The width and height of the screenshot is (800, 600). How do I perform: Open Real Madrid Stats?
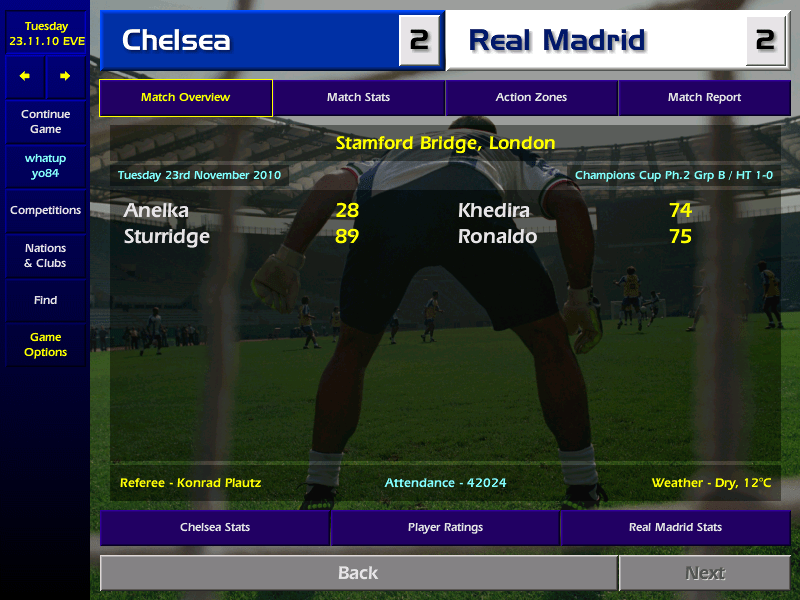[675, 527]
